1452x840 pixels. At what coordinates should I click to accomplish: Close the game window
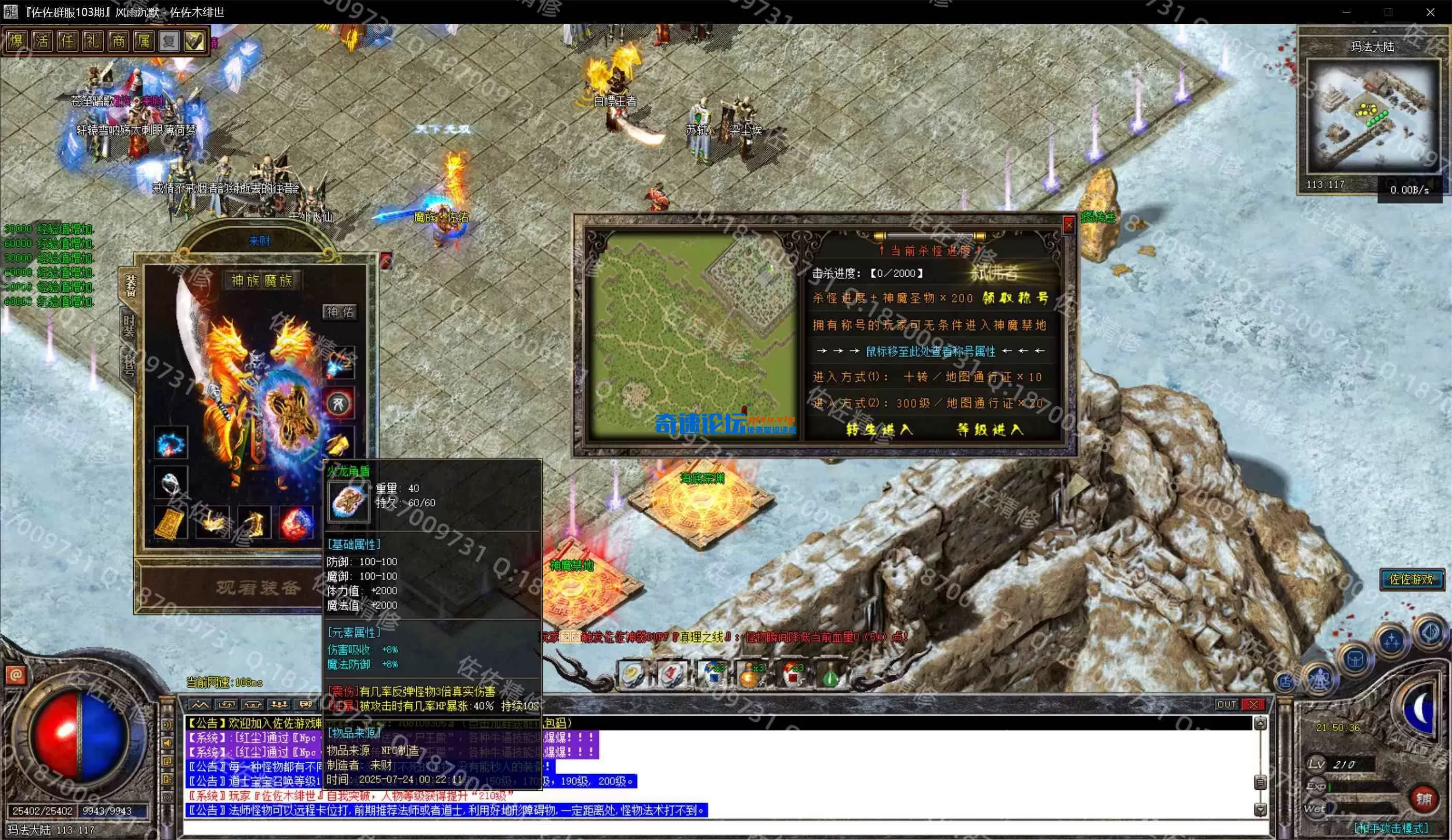pos(1430,12)
